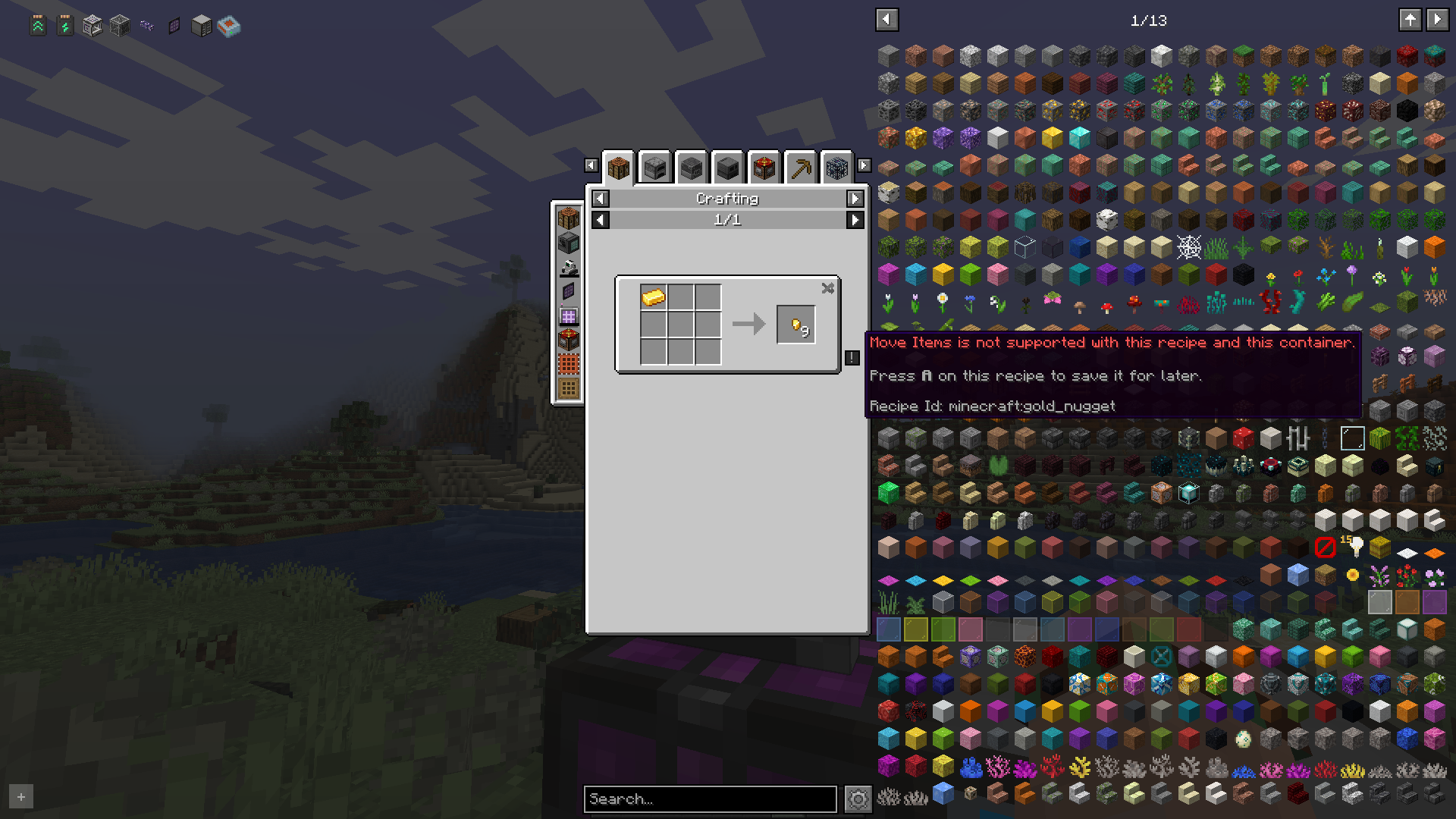Click the barrier icon in the item list
The height and width of the screenshot is (819, 1456).
(1326, 547)
